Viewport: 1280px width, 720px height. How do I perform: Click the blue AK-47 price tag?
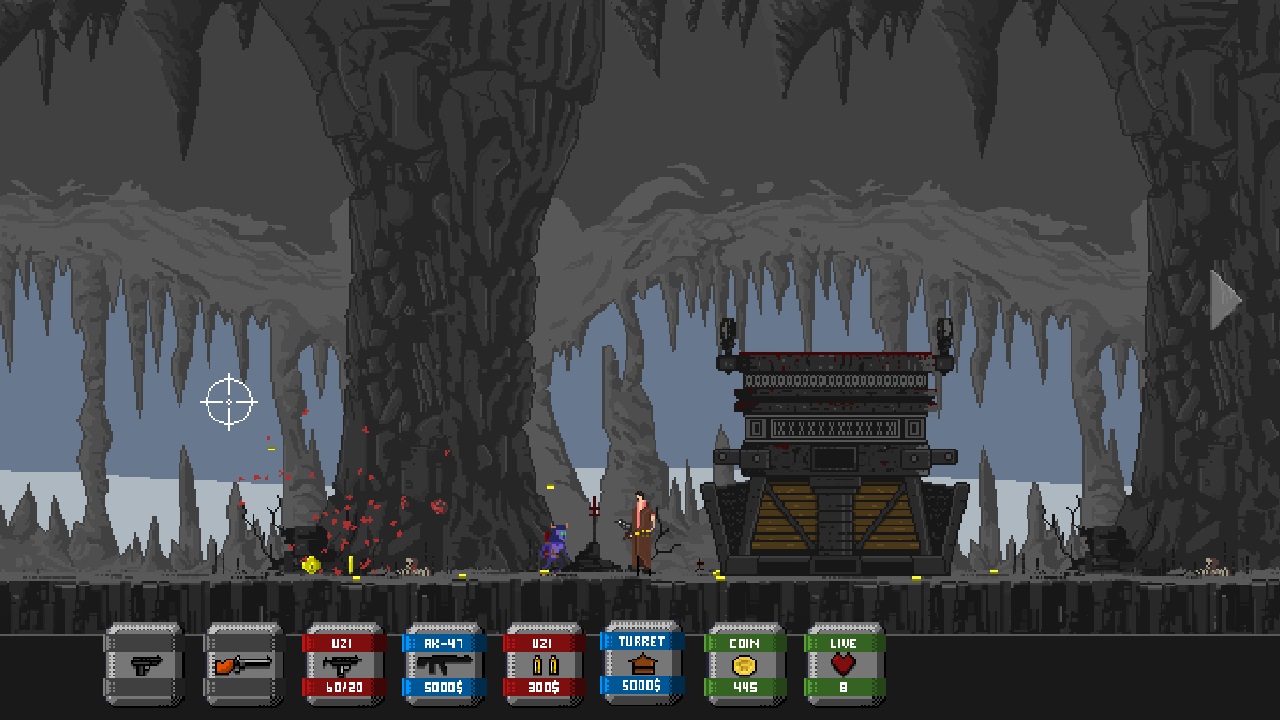point(444,686)
